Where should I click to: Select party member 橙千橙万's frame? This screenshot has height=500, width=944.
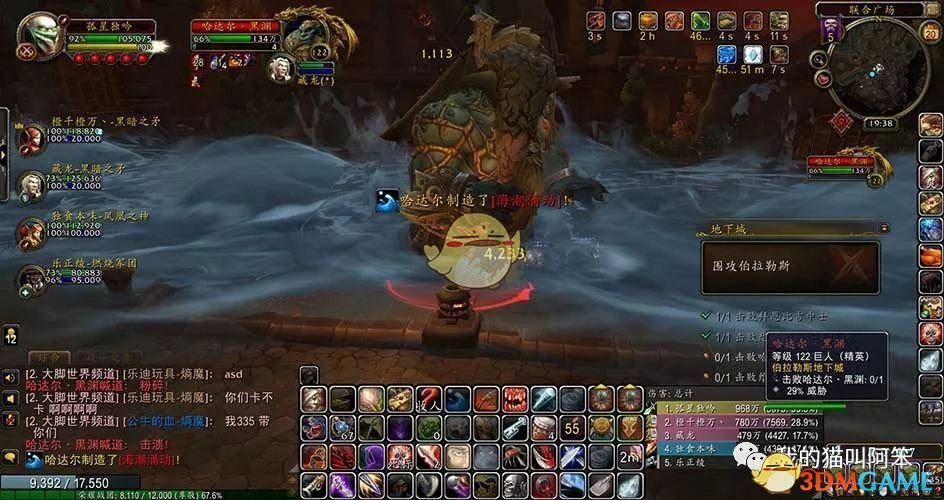click(x=30, y=136)
